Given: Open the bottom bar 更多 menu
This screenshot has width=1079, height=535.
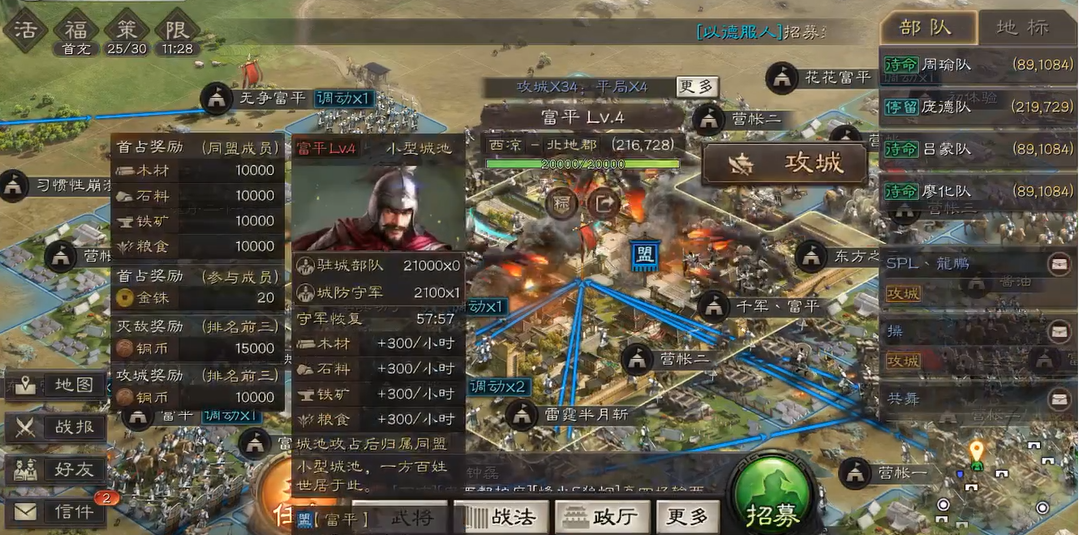Looking at the screenshot, I should tap(688, 517).
